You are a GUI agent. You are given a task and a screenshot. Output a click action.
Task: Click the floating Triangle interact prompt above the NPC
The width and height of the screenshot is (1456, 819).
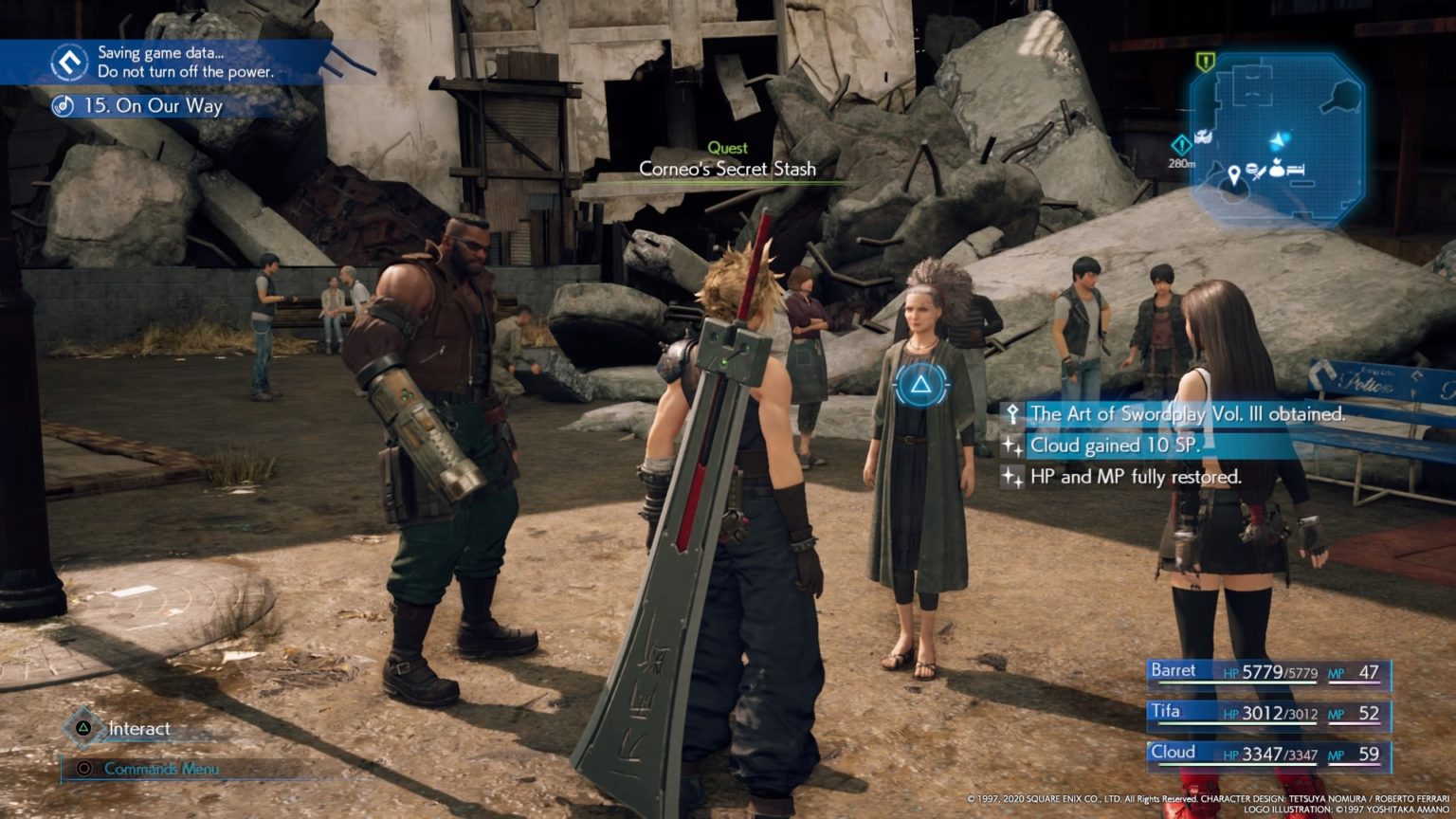[x=920, y=386]
